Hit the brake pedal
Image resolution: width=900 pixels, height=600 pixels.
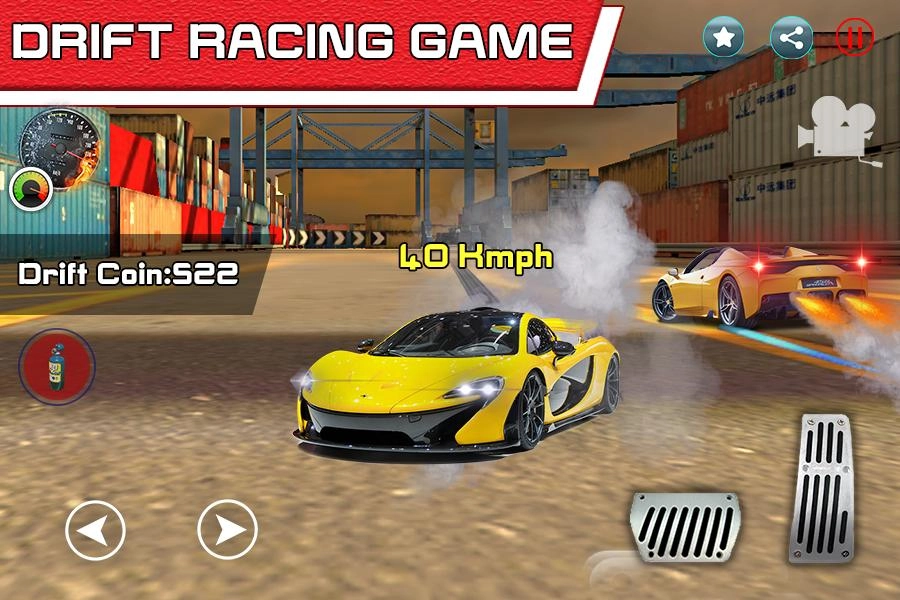684,524
